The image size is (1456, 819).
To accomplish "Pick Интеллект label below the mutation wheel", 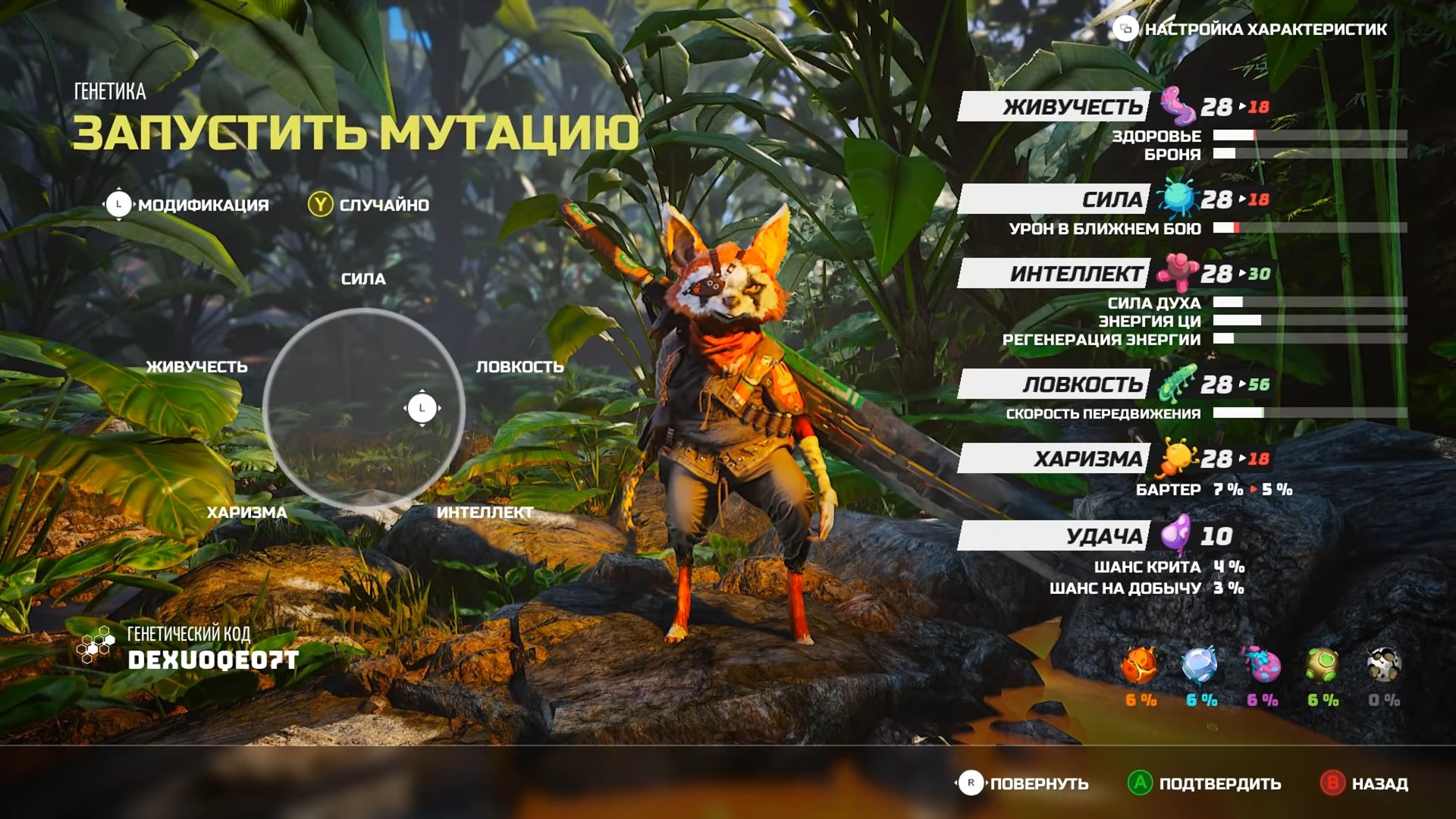I will (485, 513).
